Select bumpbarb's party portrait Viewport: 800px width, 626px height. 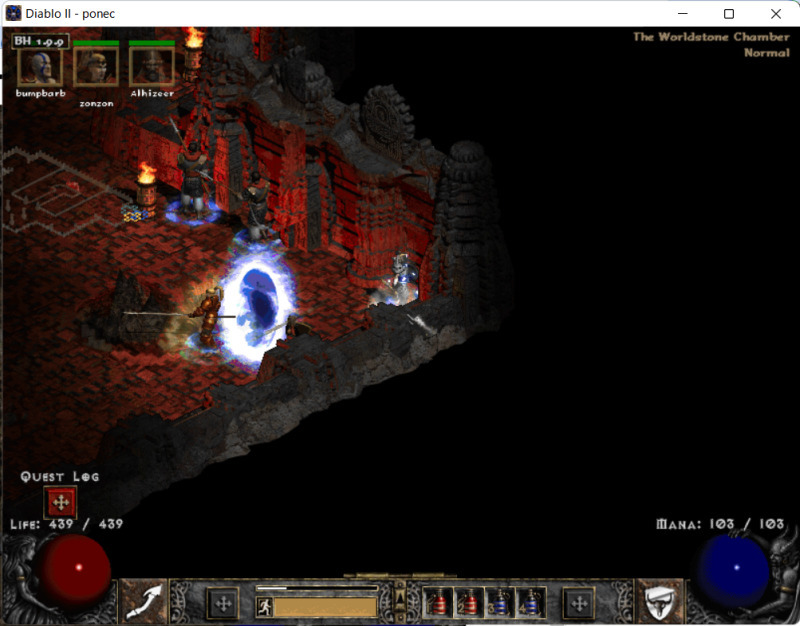[x=40, y=66]
